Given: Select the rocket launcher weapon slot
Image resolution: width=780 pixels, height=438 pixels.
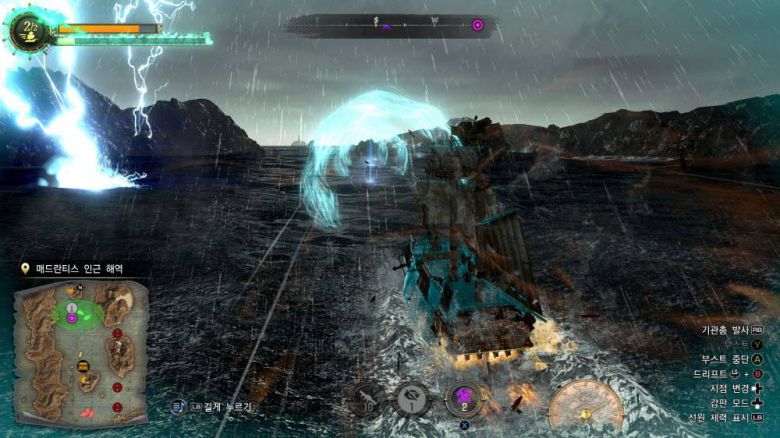Looking at the screenshot, I should pyautogui.click(x=368, y=399).
